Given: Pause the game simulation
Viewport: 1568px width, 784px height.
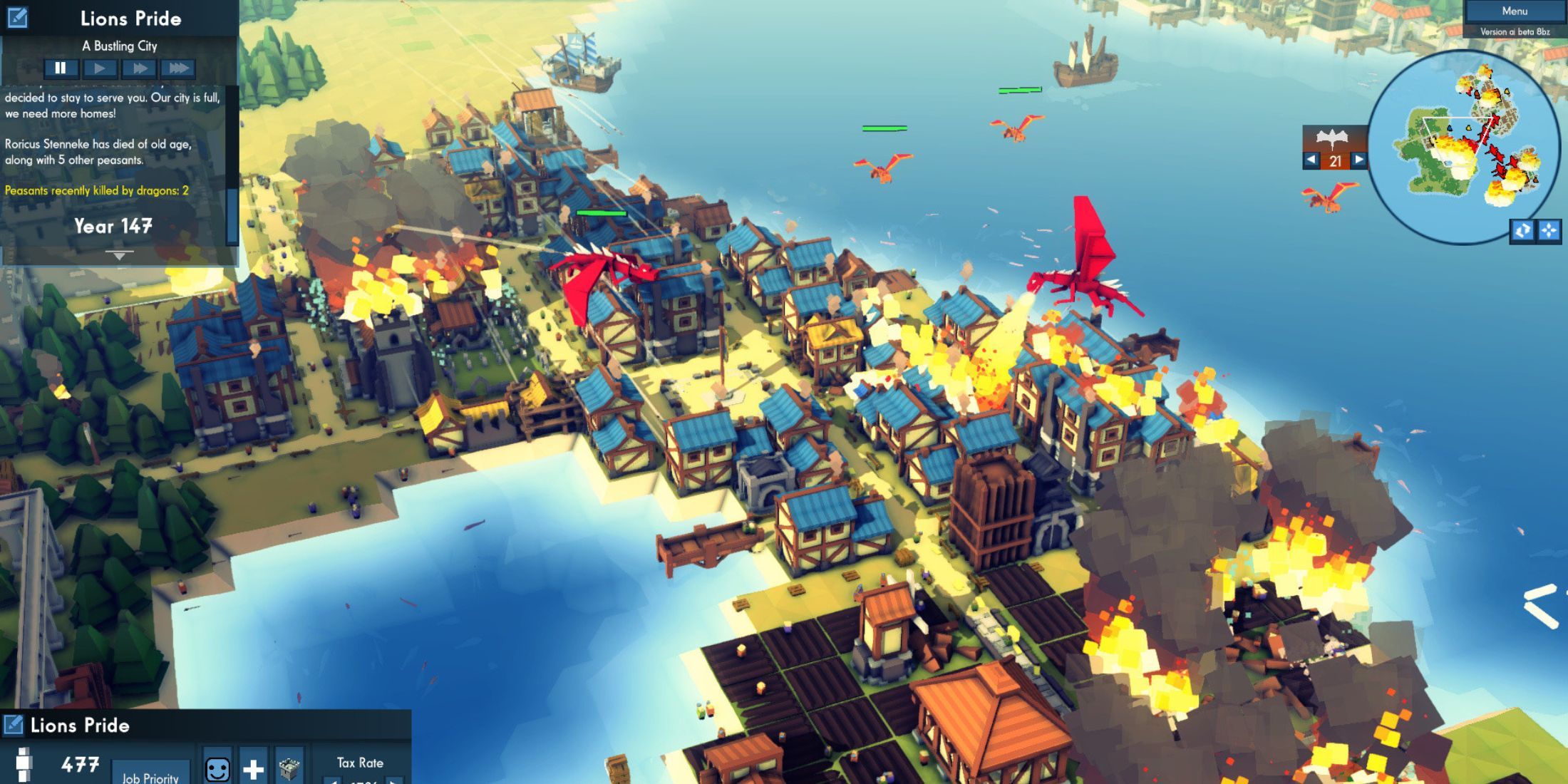Looking at the screenshot, I should (x=61, y=68).
